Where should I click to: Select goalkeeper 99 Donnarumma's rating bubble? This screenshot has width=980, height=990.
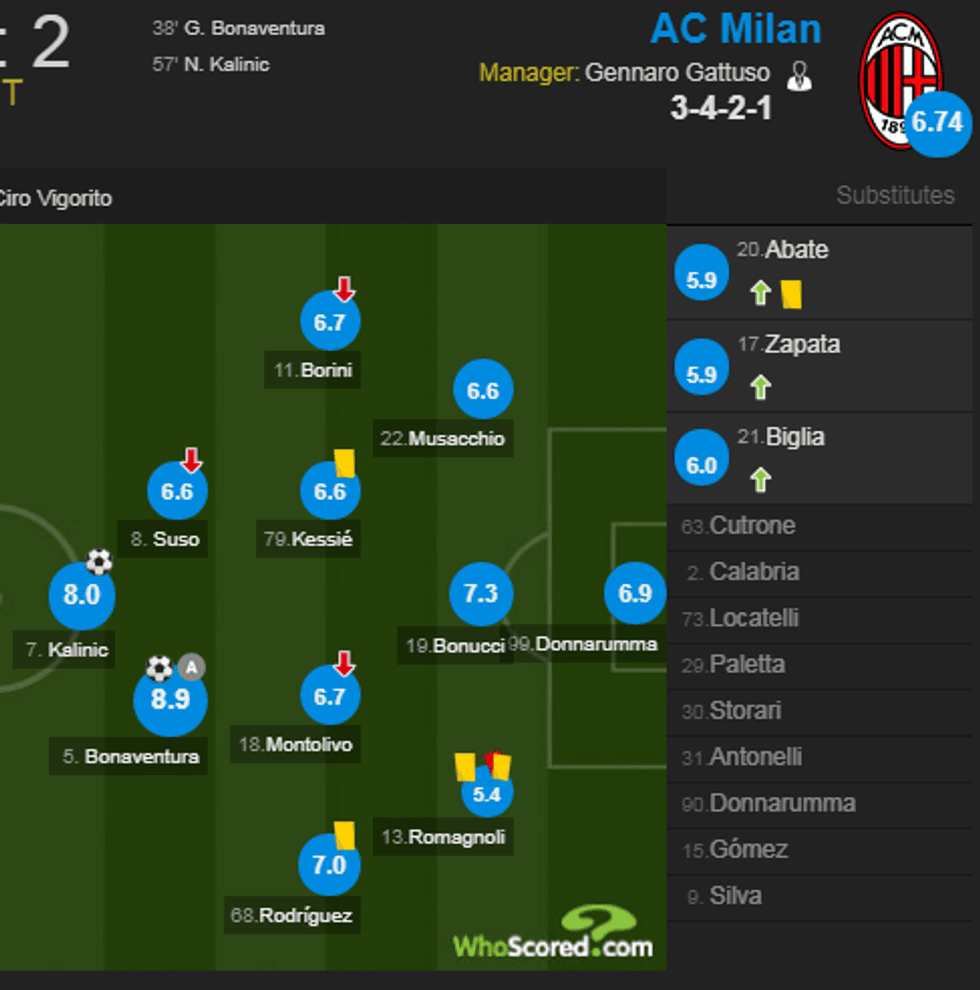click(635, 593)
